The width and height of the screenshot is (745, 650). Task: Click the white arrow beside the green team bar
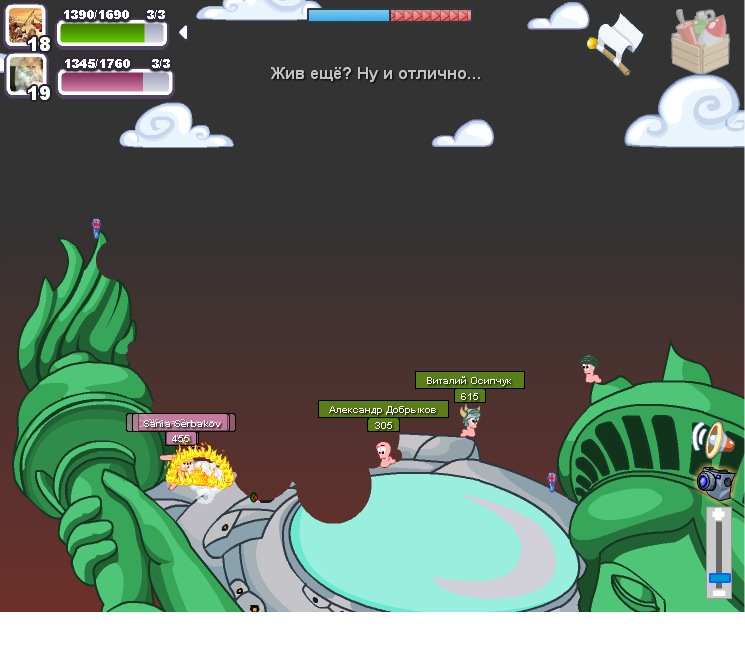point(183,33)
